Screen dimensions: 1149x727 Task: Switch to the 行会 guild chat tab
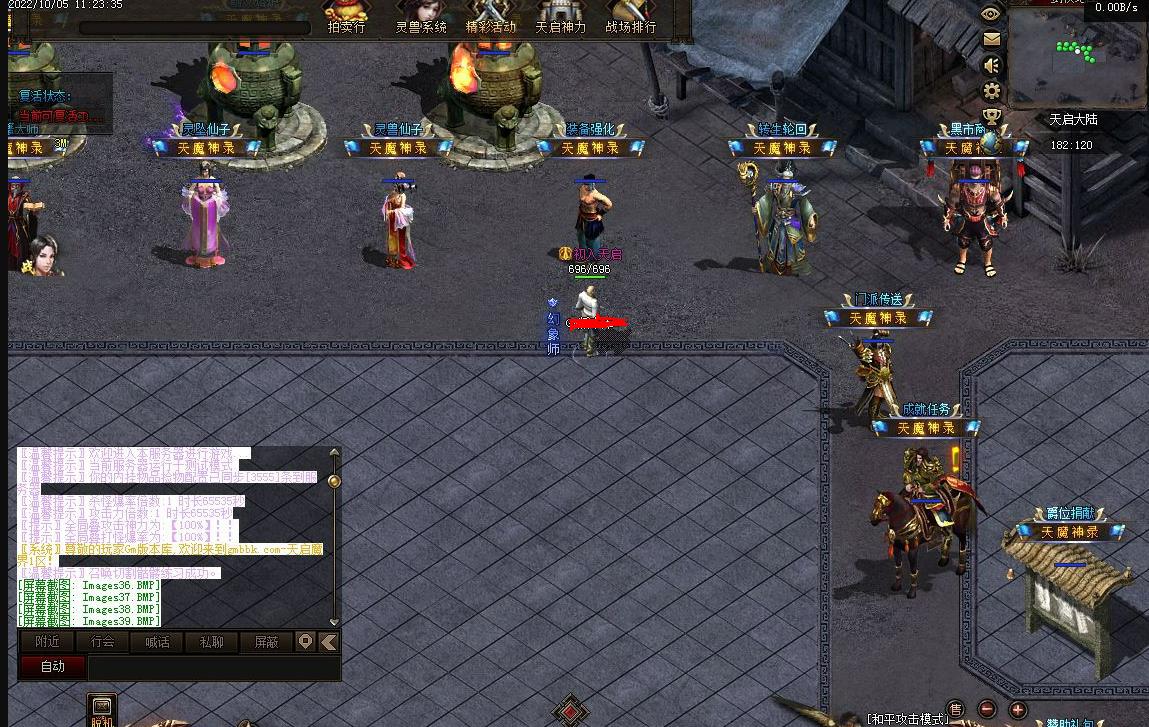(102, 642)
